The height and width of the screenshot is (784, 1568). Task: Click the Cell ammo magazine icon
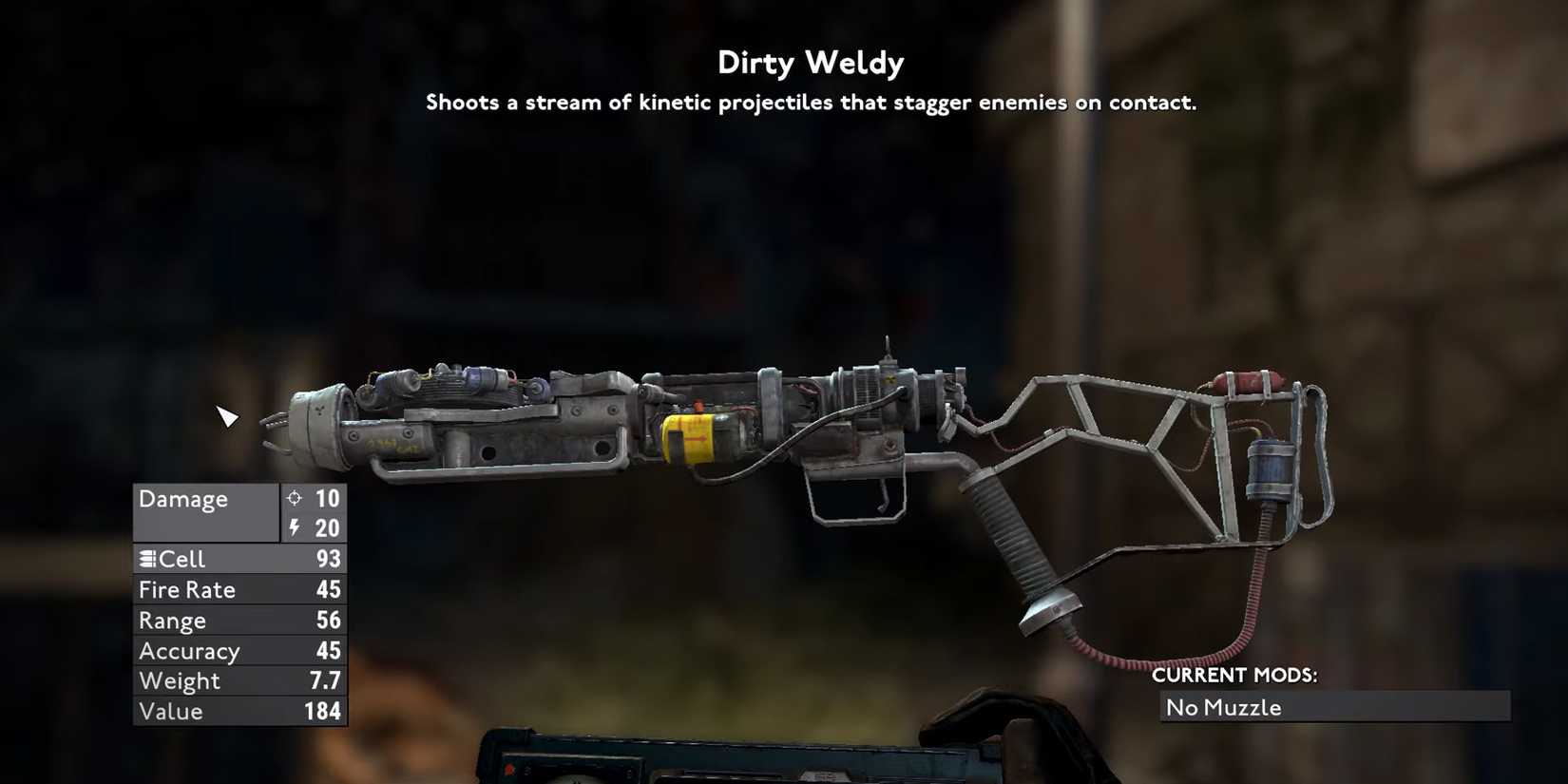(148, 559)
